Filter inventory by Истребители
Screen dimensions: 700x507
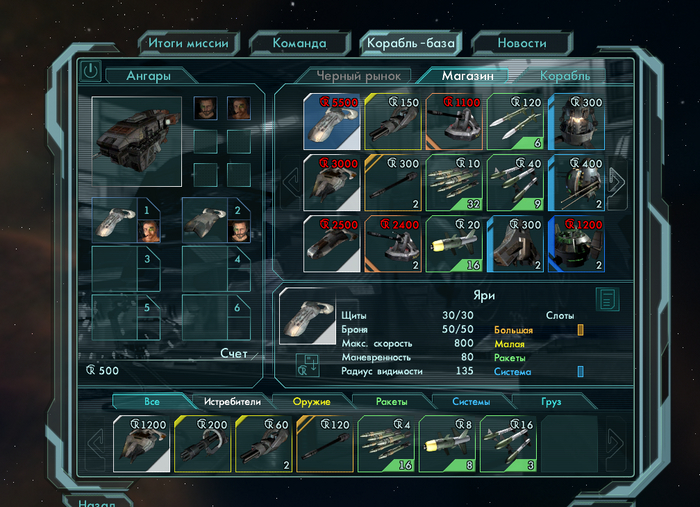click(x=233, y=402)
